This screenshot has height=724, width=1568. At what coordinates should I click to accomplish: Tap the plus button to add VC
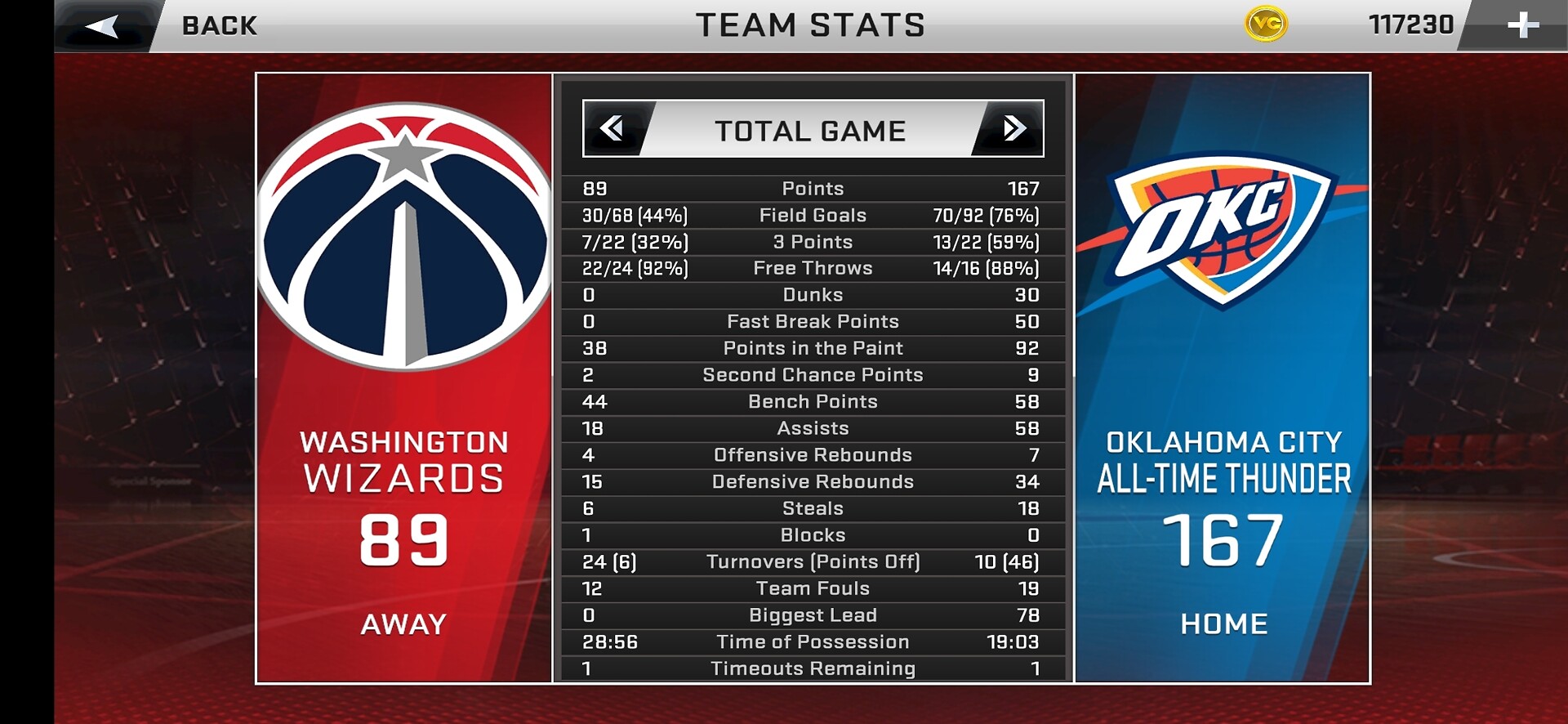1521,25
